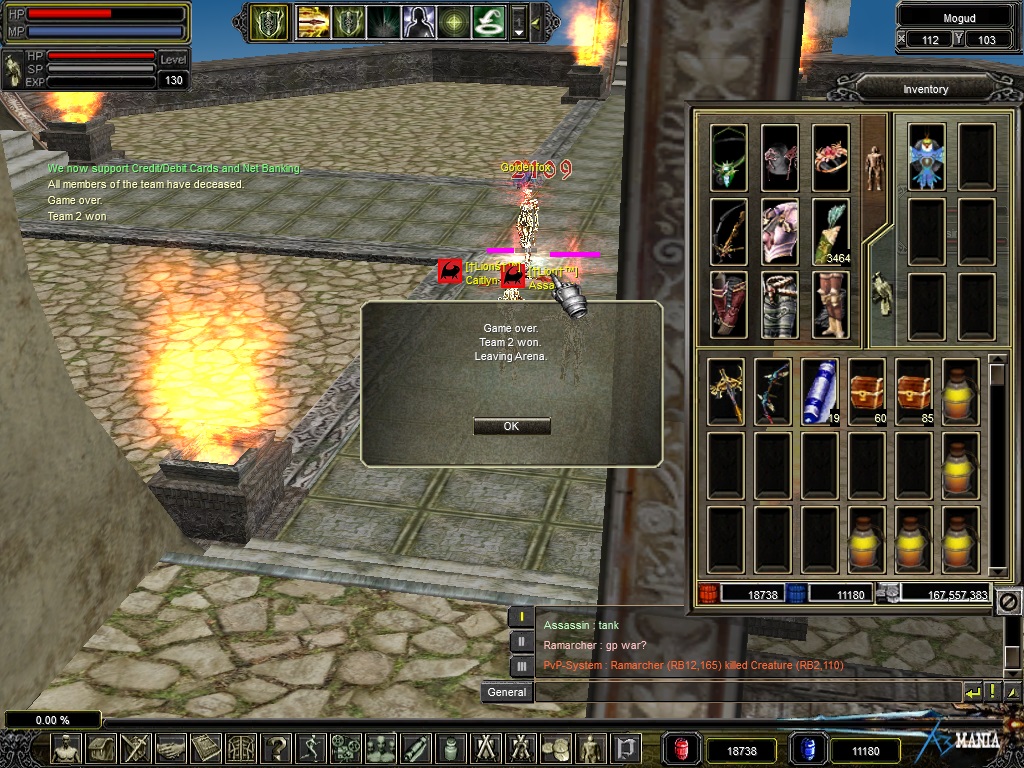
Task: Activate the green swirl ring skill
Action: 488,21
